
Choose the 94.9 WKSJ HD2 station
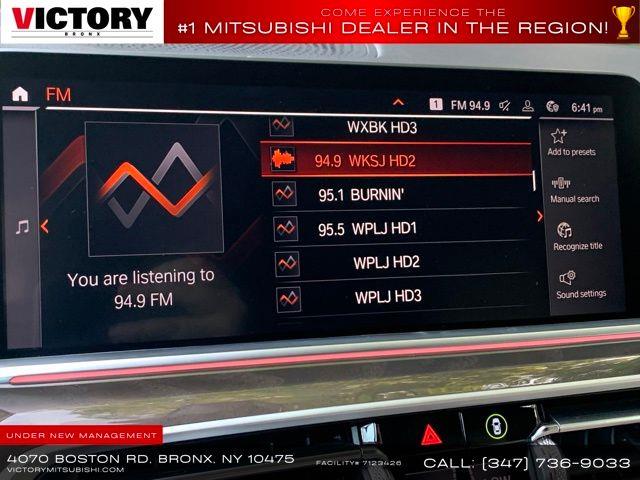click(395, 160)
